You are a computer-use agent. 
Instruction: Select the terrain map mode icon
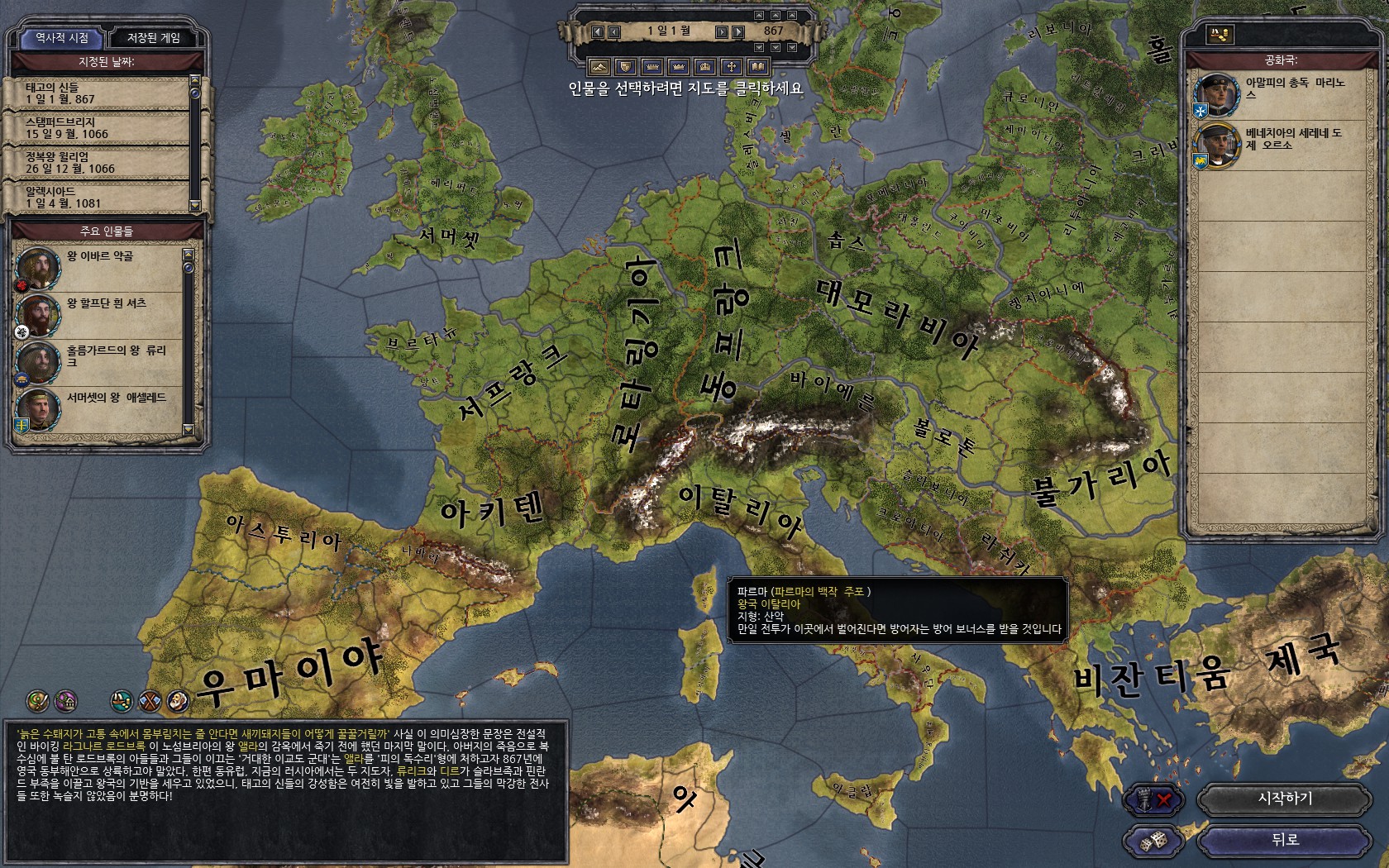tap(599, 66)
